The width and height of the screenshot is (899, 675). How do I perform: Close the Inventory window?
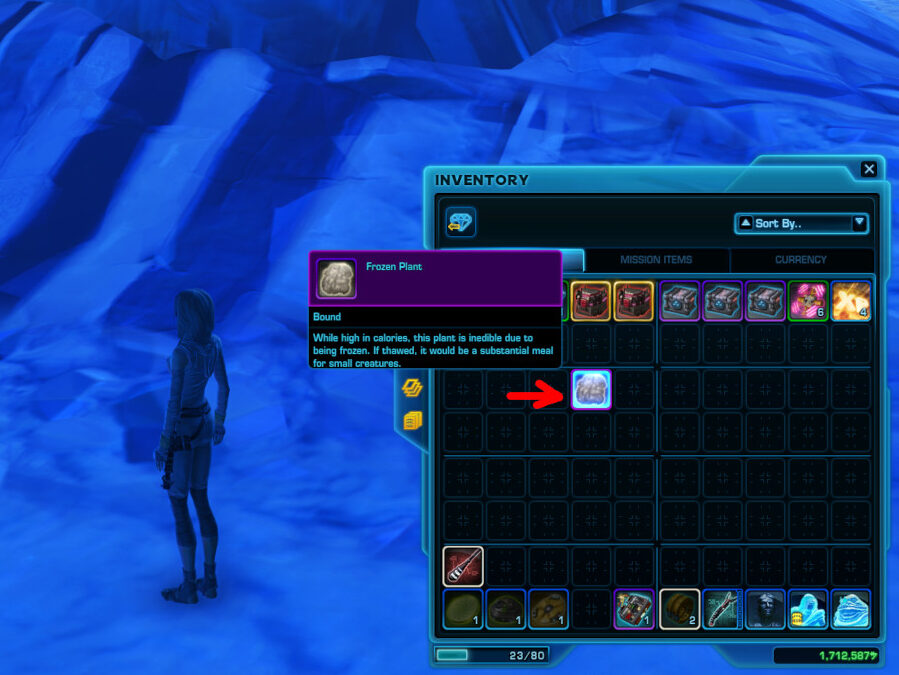pyautogui.click(x=869, y=170)
